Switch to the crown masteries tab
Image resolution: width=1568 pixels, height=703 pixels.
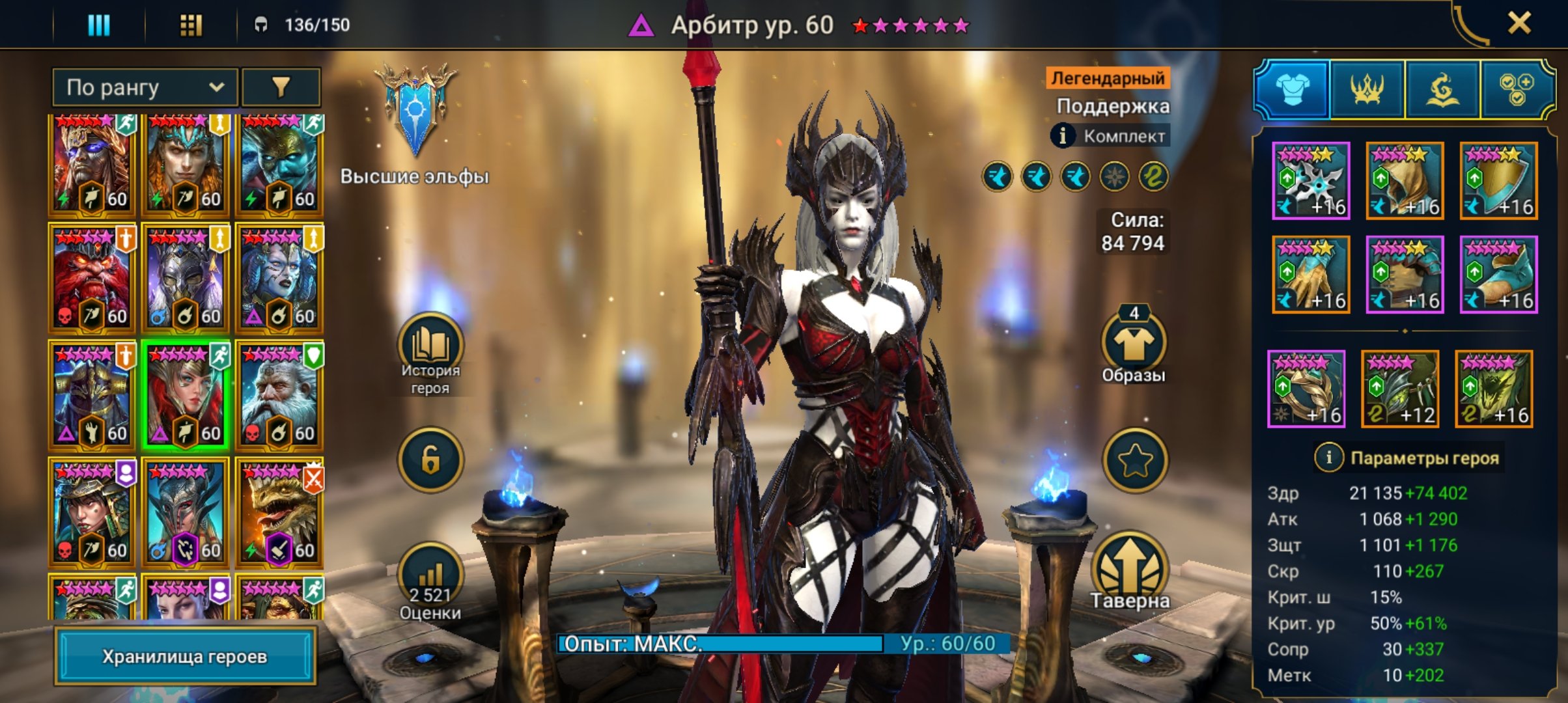click(x=1367, y=90)
